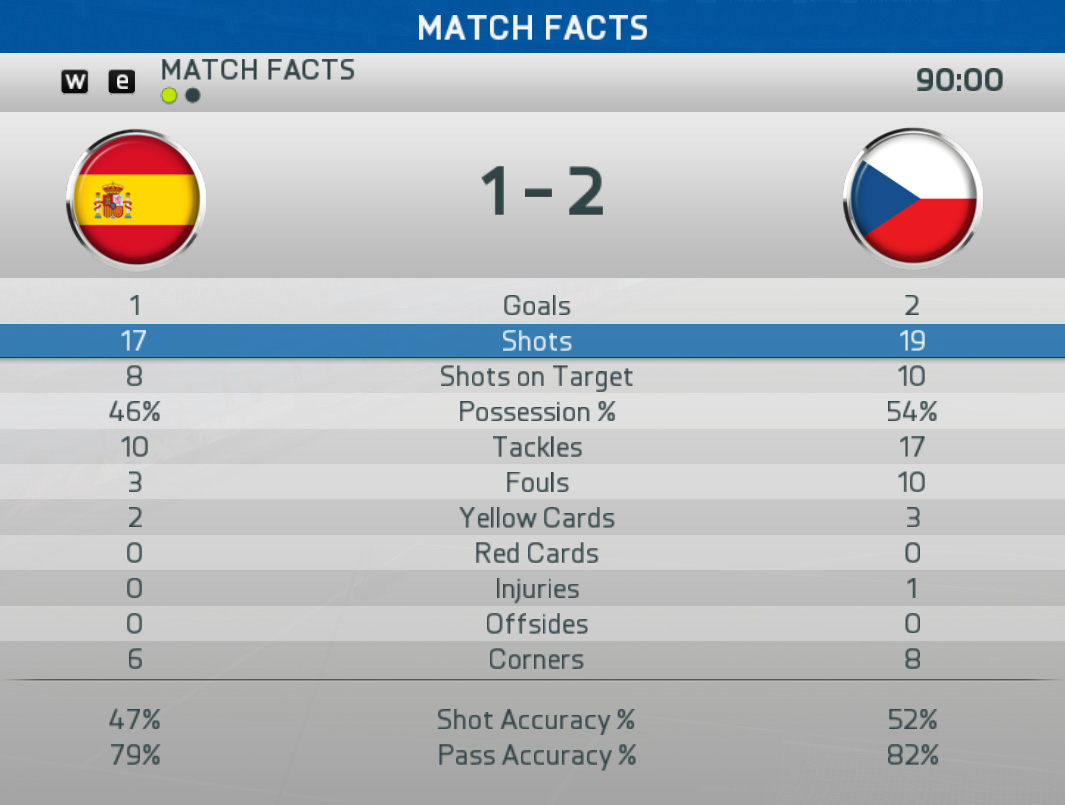The height and width of the screenshot is (805, 1065).
Task: Select the Injuries stat row
Action: coord(536,589)
